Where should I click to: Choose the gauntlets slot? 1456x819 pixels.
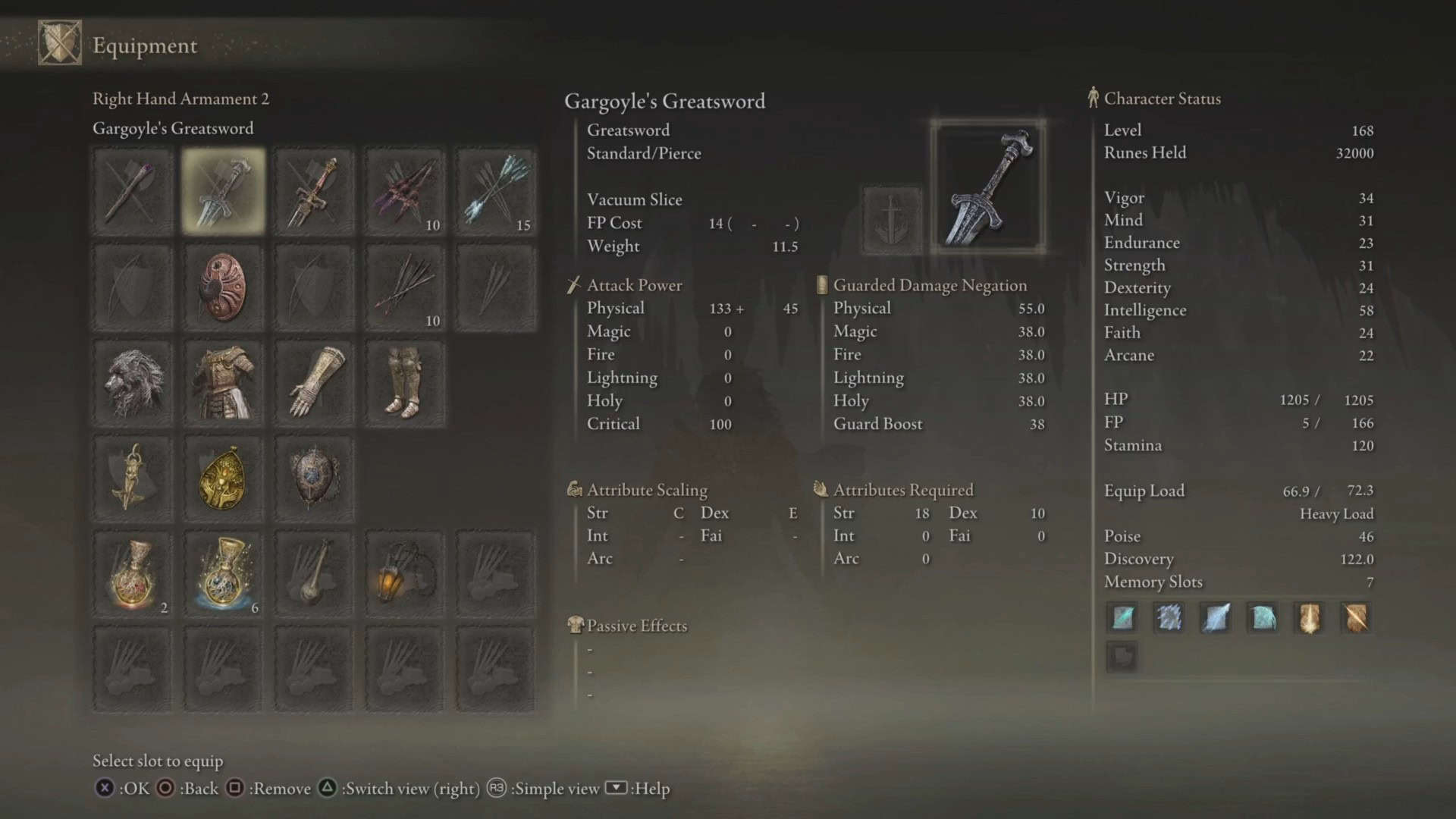(314, 383)
